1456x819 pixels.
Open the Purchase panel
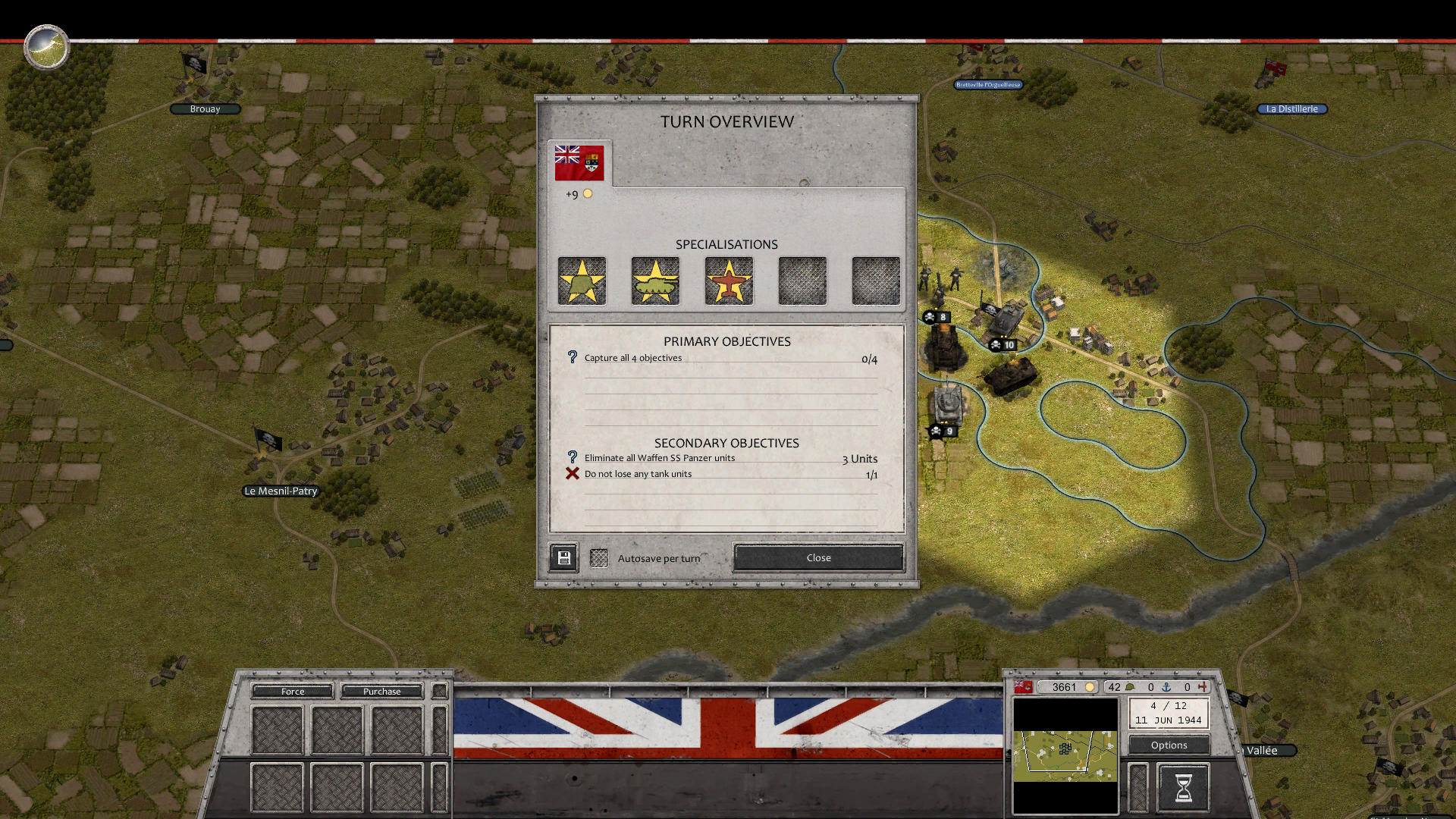(381, 691)
